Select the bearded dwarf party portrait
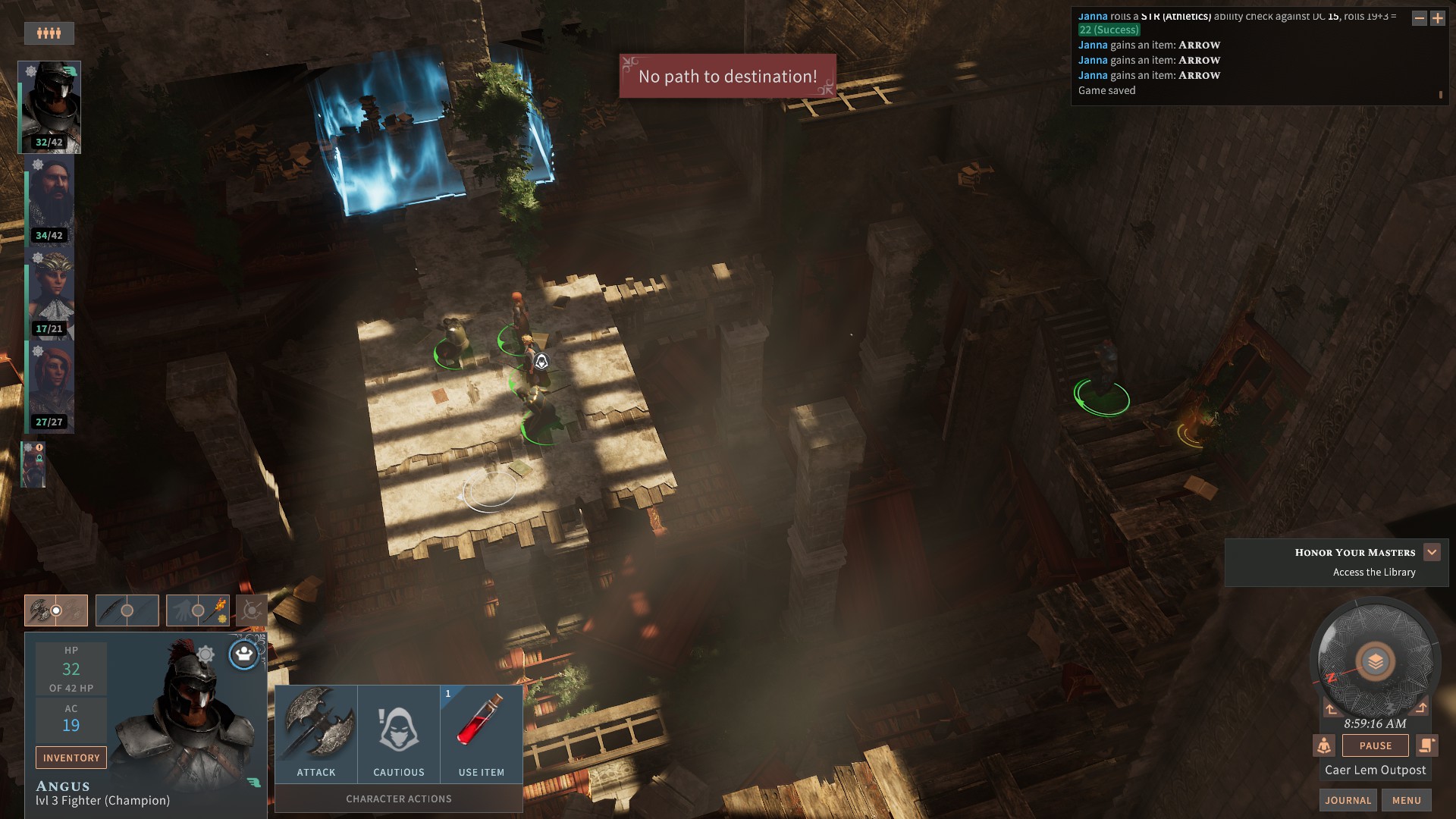The image size is (1456, 819). [50, 200]
